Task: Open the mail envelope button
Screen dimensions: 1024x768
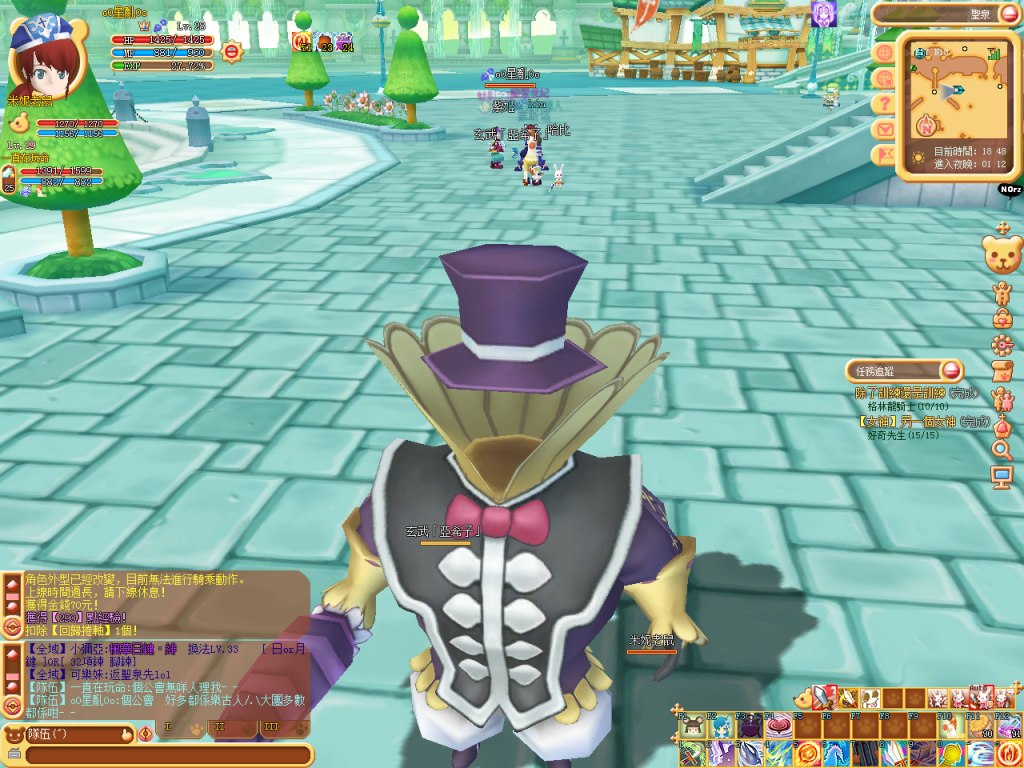Action: click(x=884, y=129)
